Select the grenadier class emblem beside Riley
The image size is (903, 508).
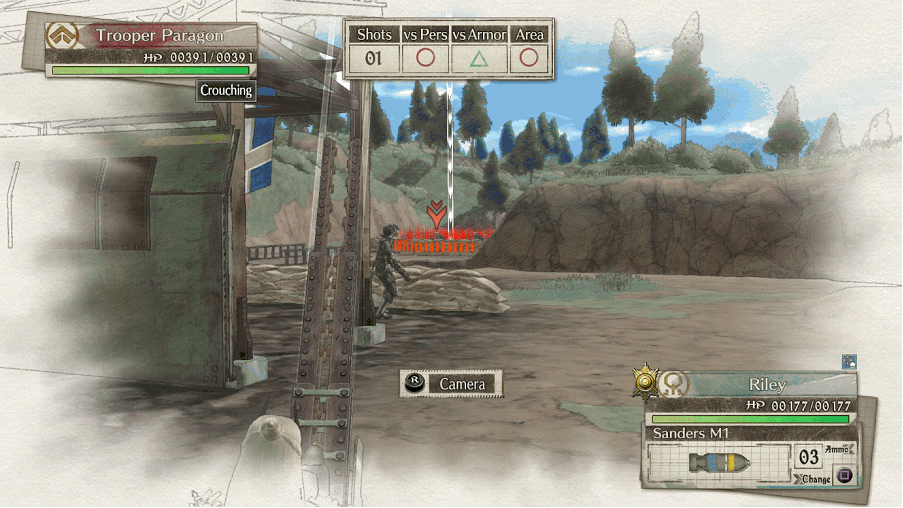(676, 383)
